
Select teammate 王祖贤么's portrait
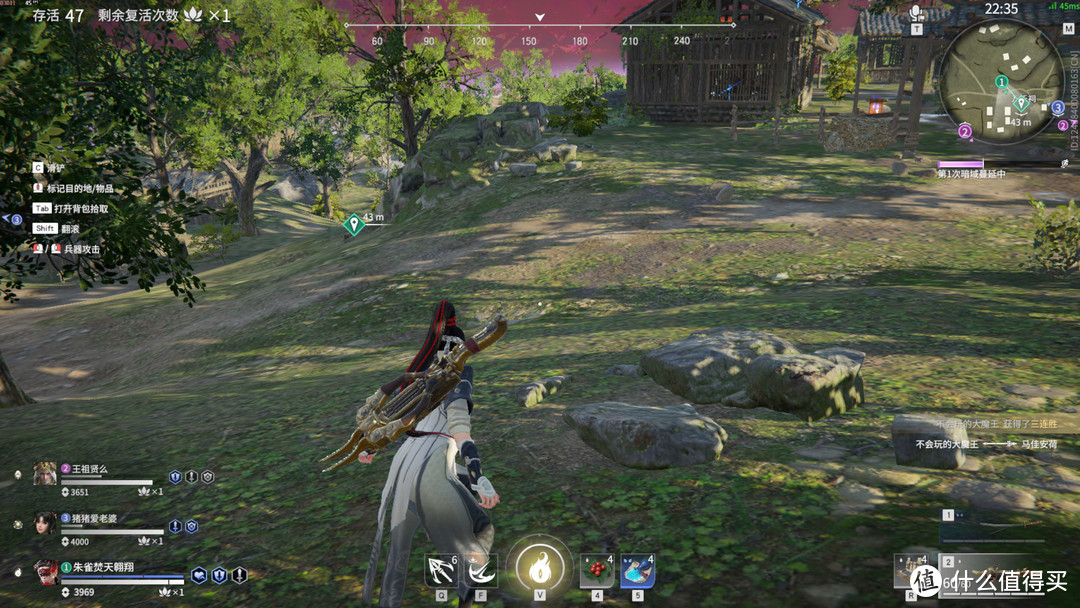tap(45, 474)
